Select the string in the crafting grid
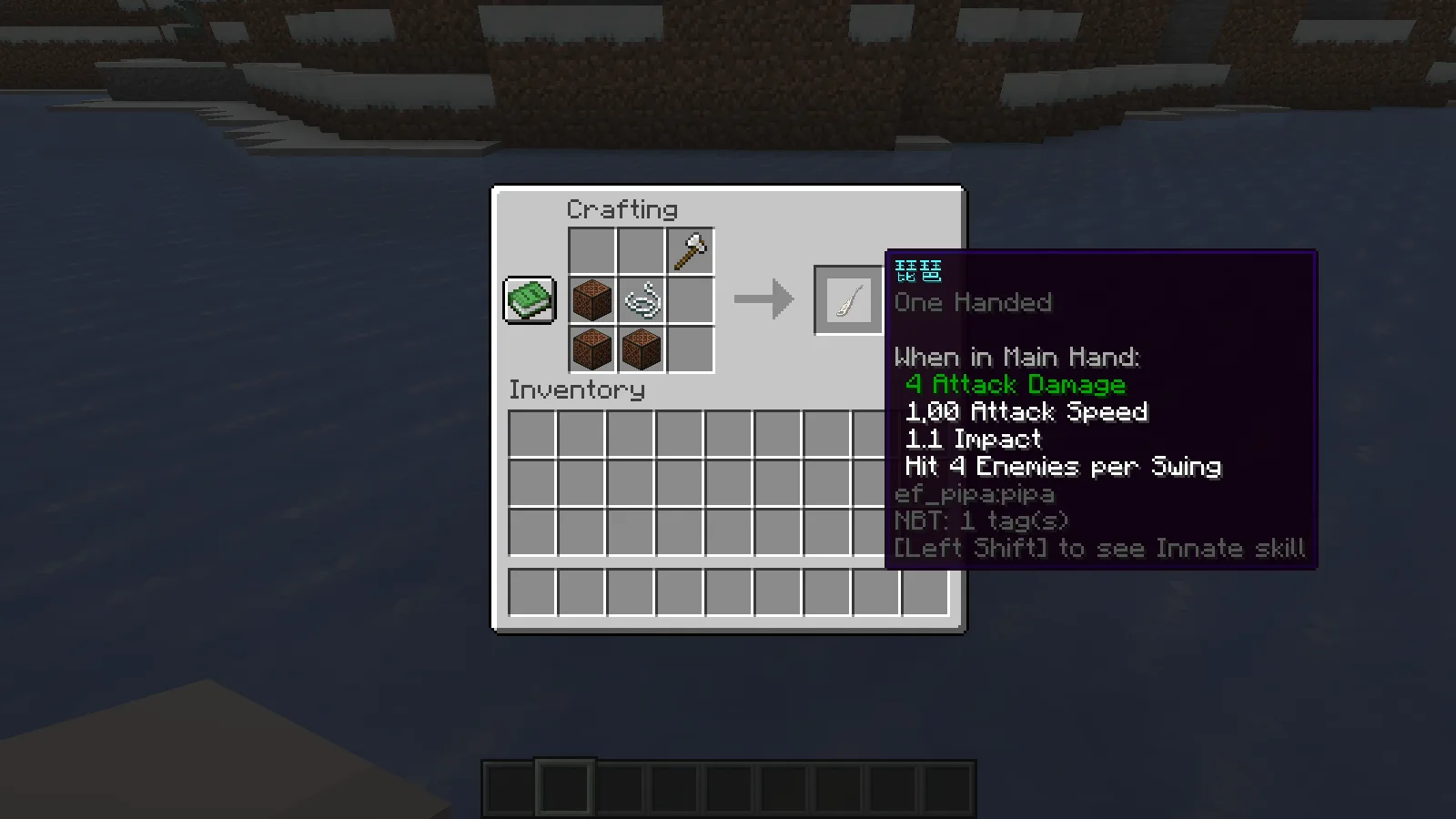The height and width of the screenshot is (819, 1456). coord(642,300)
